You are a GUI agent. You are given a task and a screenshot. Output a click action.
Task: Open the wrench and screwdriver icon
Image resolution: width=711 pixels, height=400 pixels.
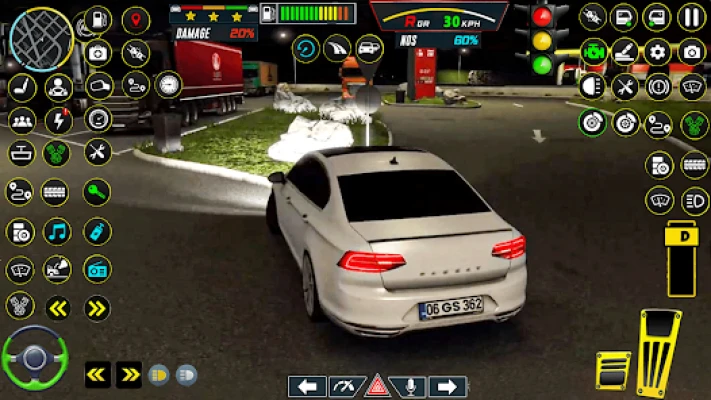(x=97, y=152)
